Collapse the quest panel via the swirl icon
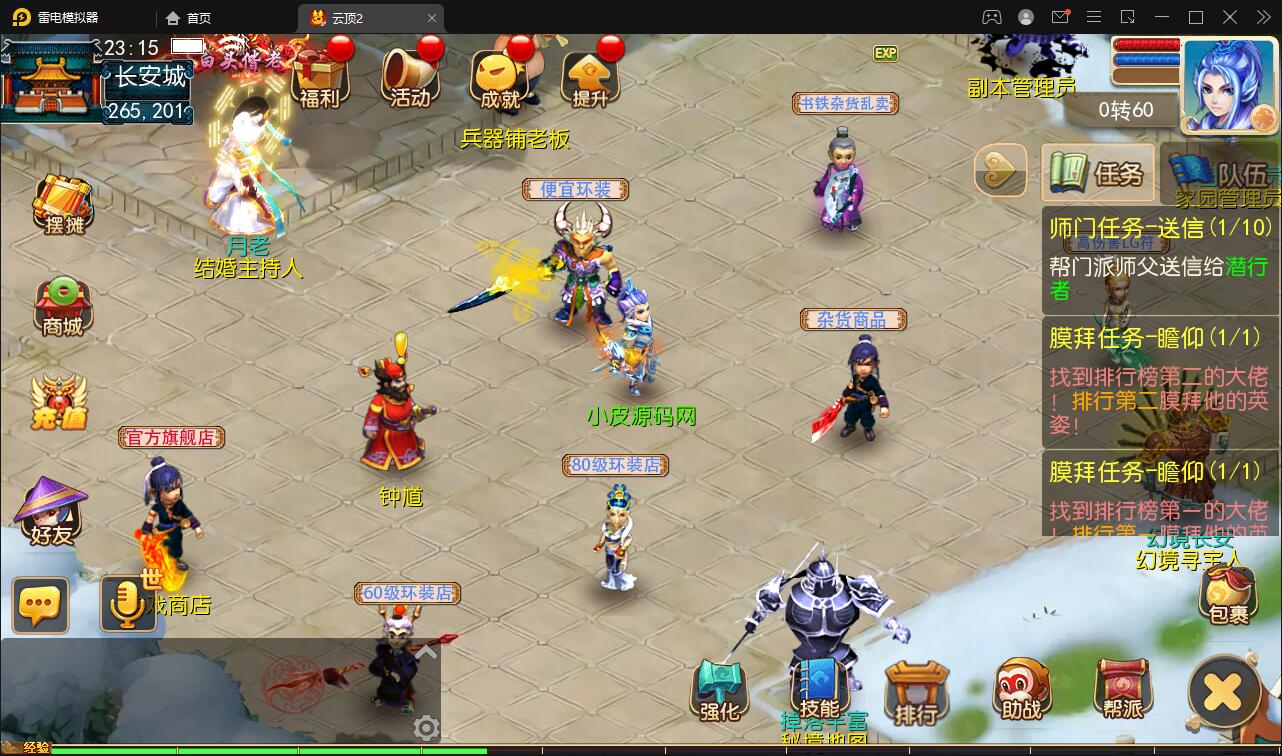1282x756 pixels. point(998,171)
